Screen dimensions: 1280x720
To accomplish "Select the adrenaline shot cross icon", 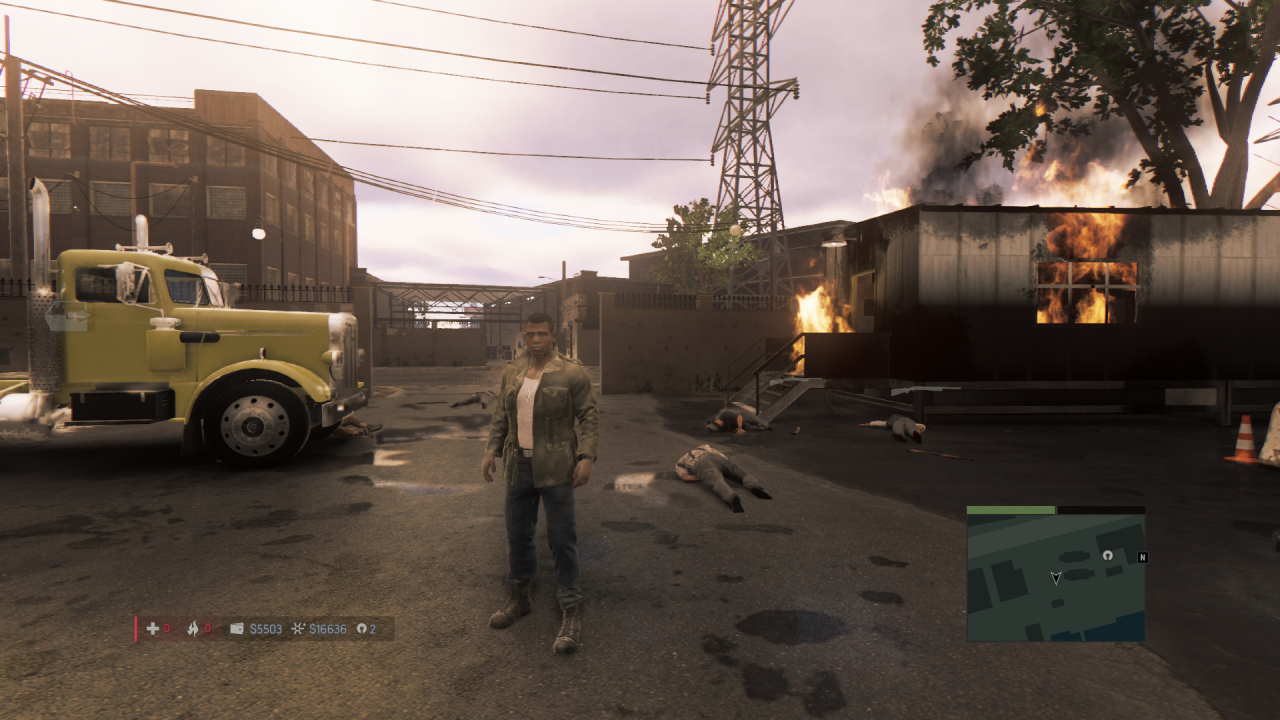I will [x=153, y=629].
